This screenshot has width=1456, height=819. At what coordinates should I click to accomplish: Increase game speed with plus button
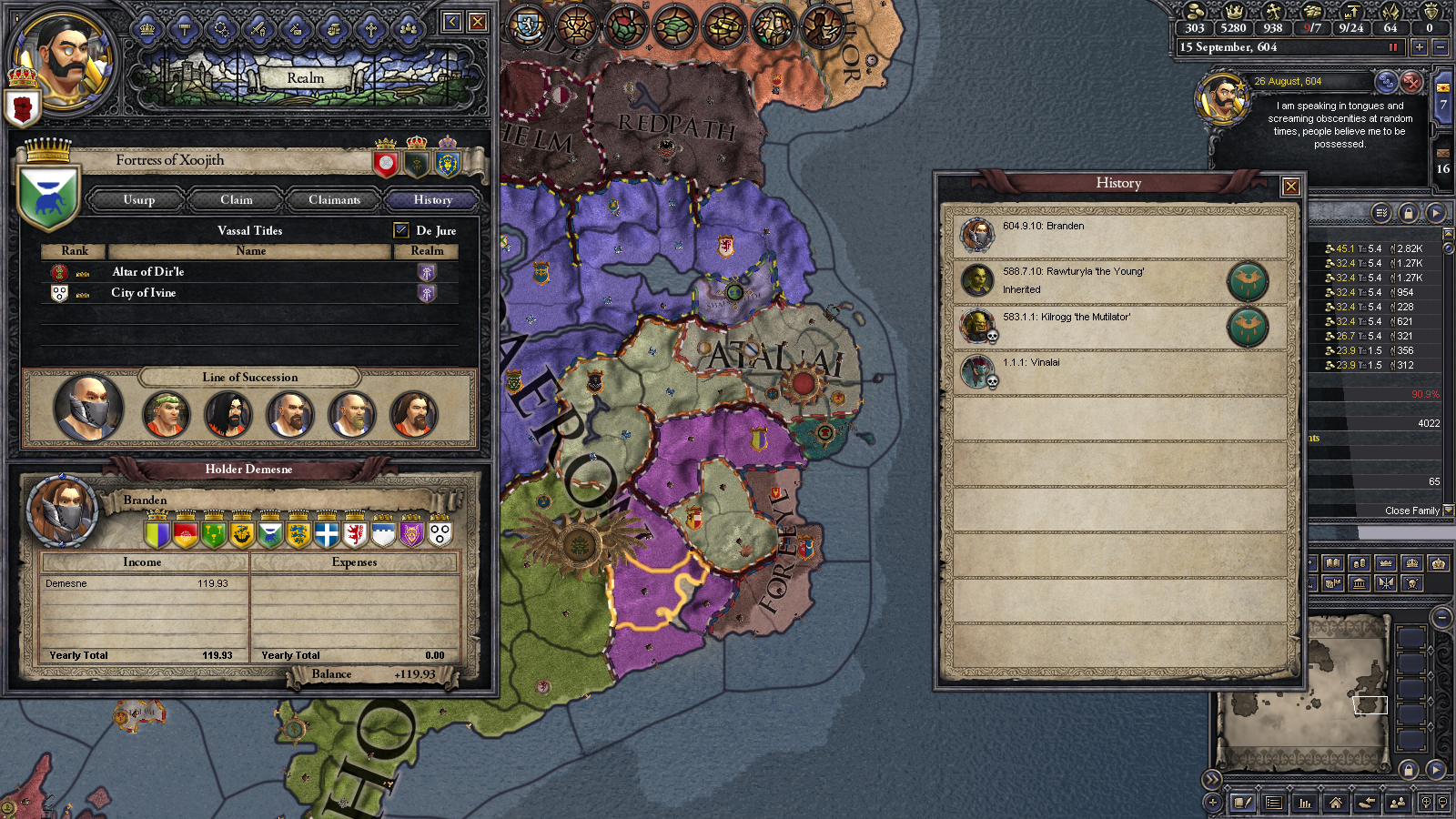[x=1419, y=47]
